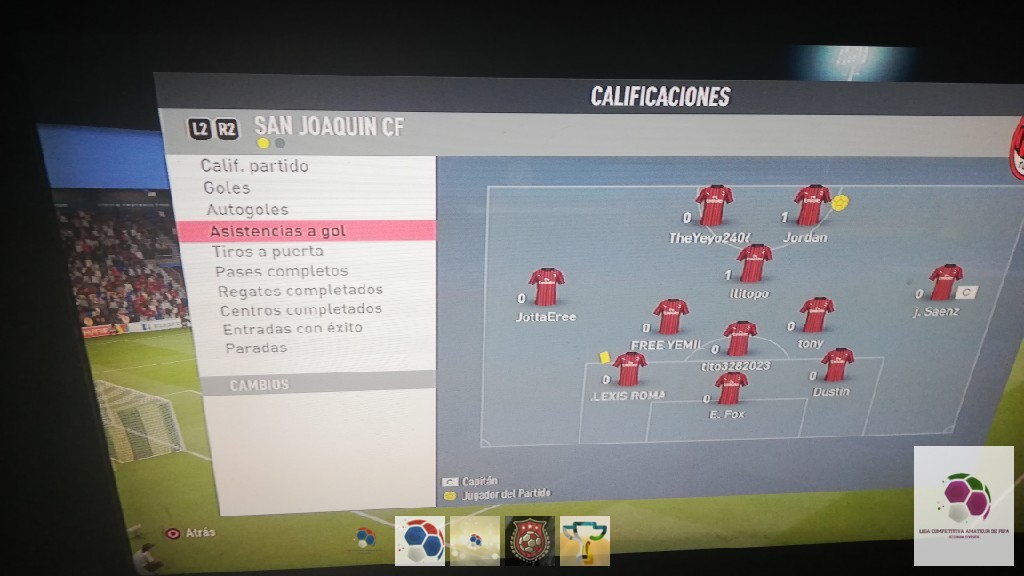Select Dustin's shirt in the formation
The width and height of the screenshot is (1024, 576).
click(x=836, y=365)
